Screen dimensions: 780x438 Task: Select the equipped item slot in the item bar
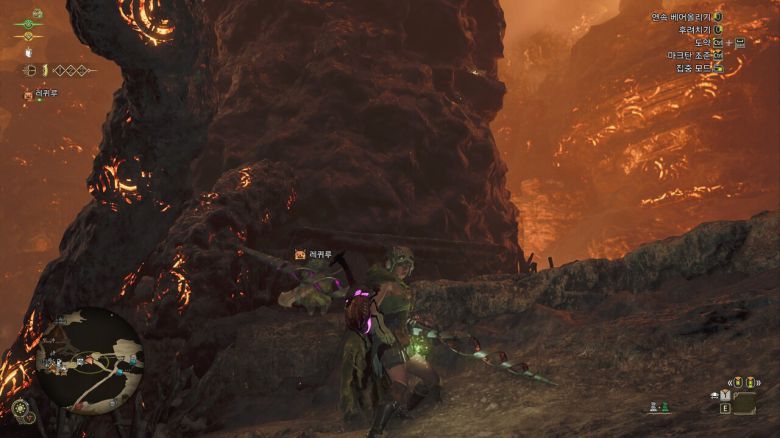743,402
